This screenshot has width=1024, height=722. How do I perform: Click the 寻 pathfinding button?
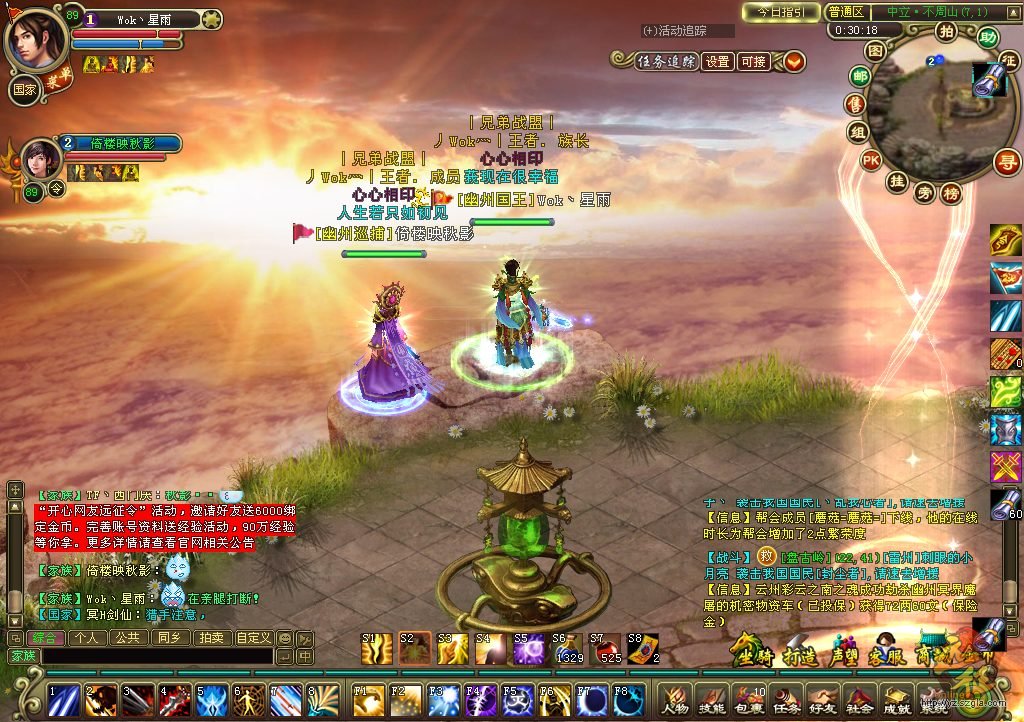[1006, 161]
